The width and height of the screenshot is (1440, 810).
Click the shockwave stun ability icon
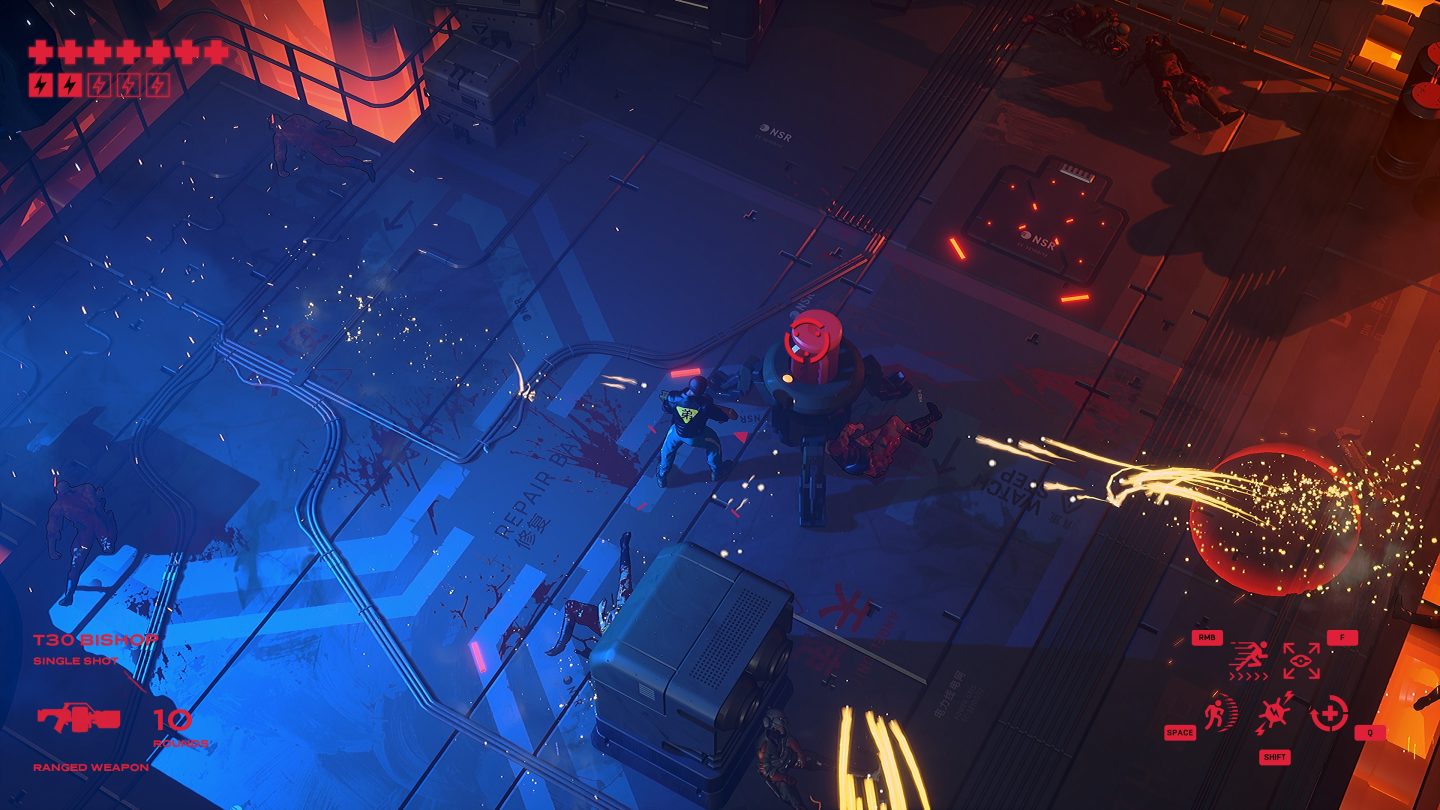tap(1276, 711)
